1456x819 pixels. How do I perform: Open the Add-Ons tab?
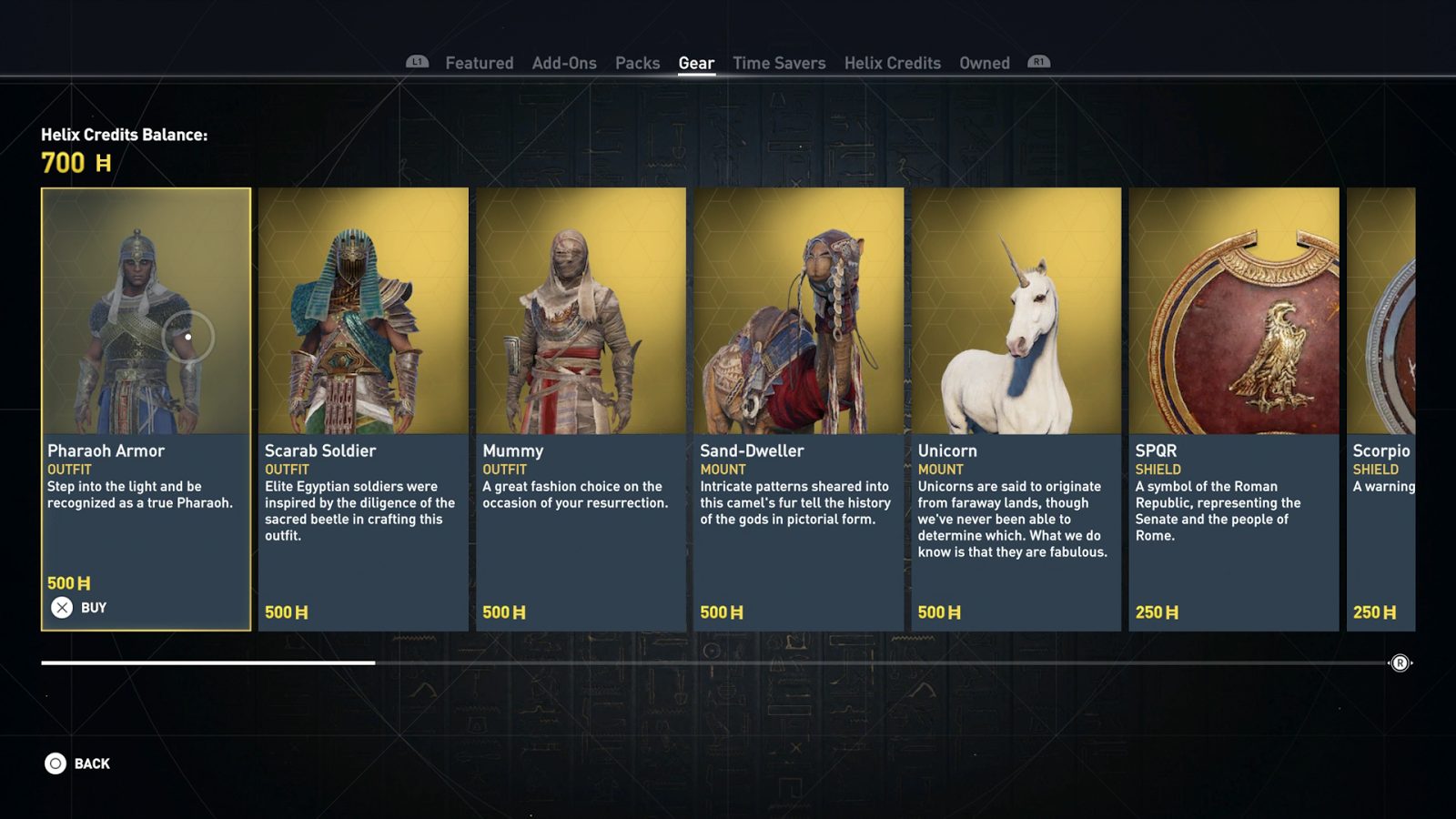point(564,63)
